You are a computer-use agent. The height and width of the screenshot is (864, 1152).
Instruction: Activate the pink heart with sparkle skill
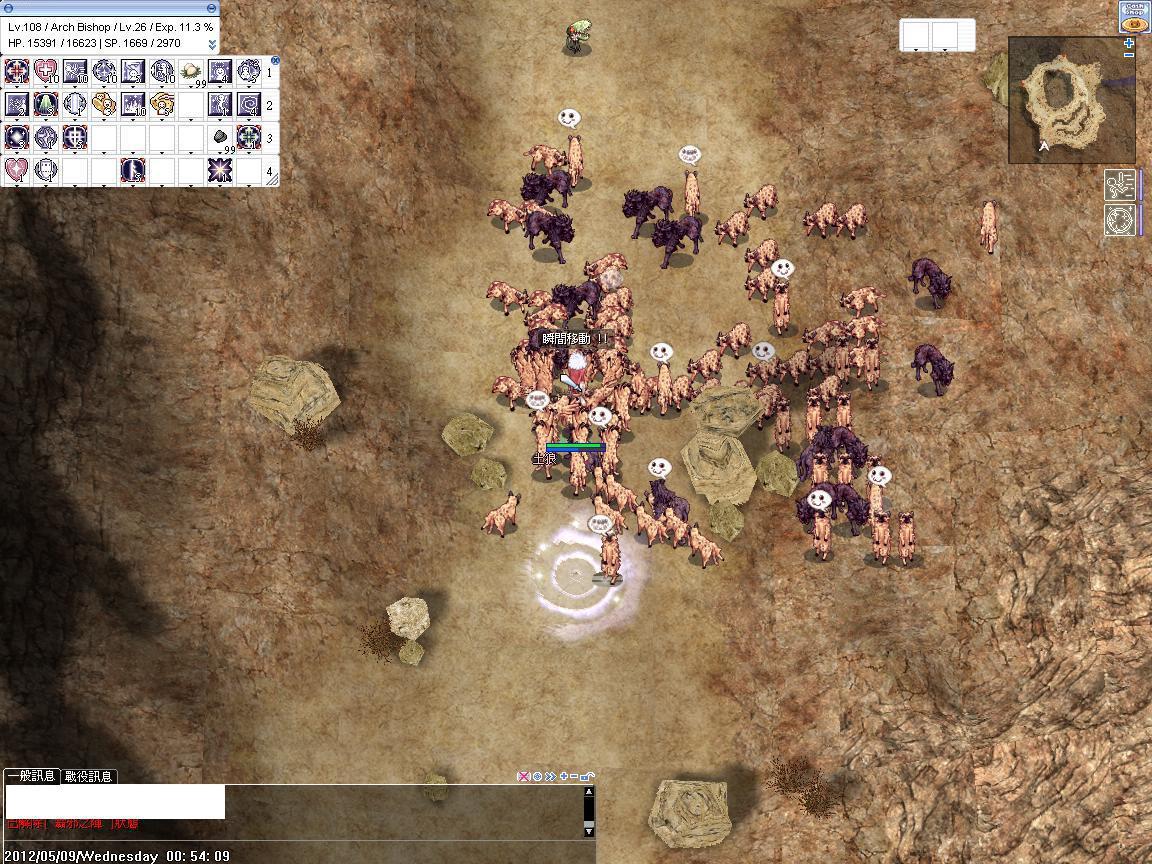[x=17, y=170]
